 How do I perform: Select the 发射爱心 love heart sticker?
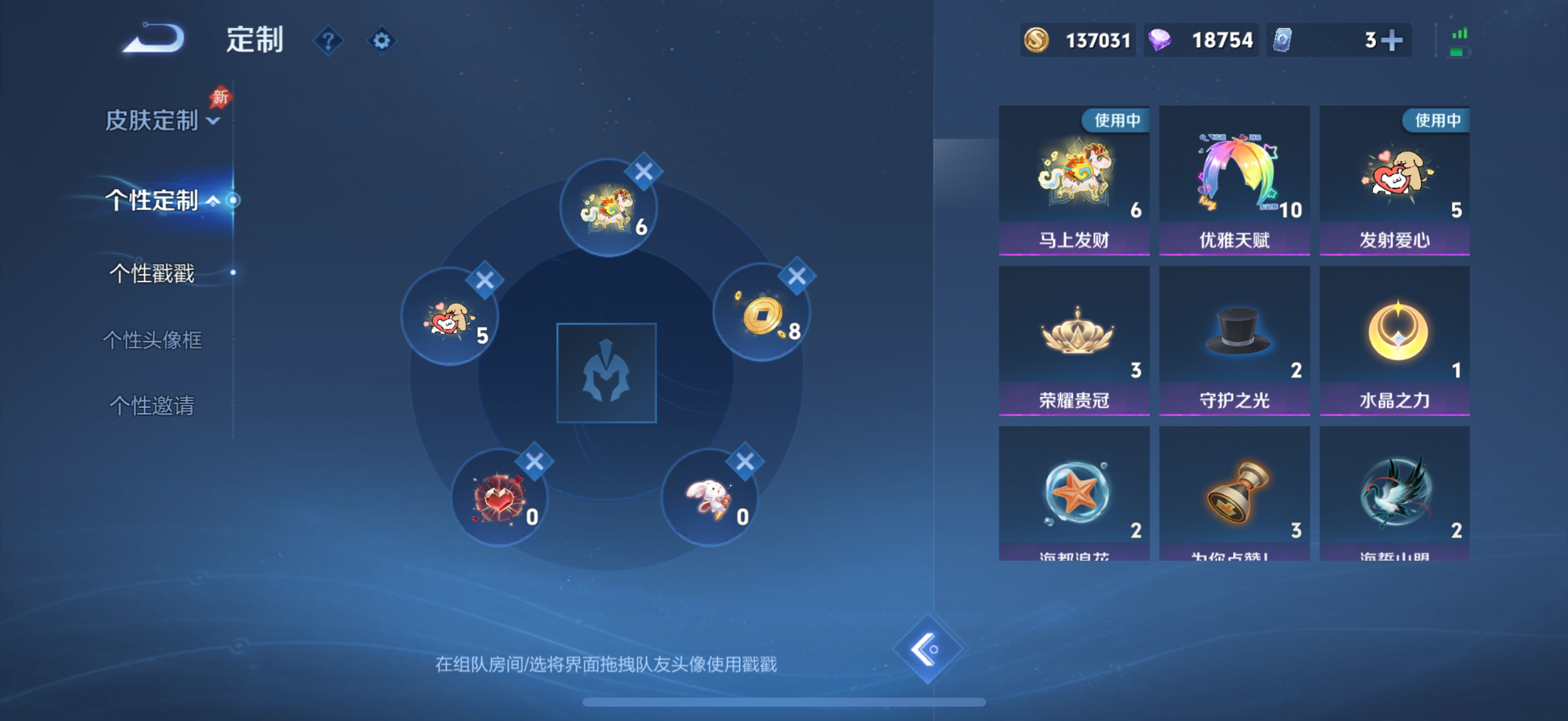tap(1395, 176)
